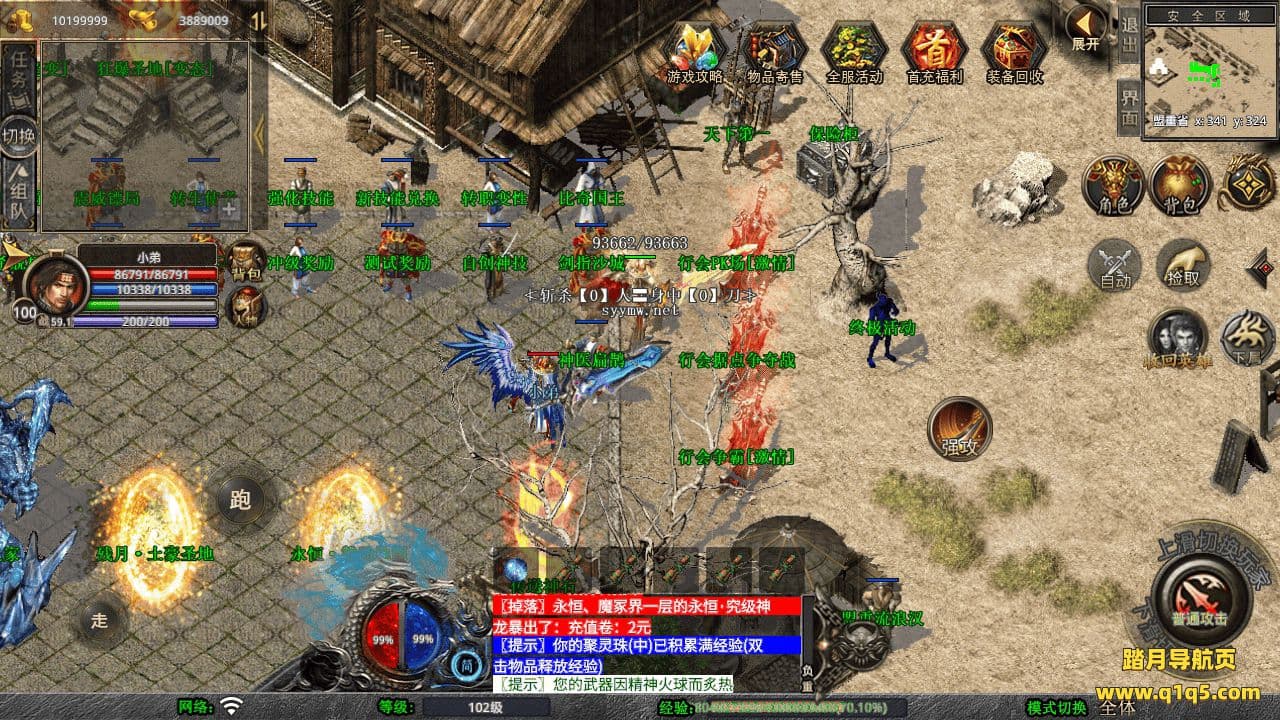Viewport: 1280px width, 720px height.
Task: Open the 角色 character sheet
Action: (1113, 186)
